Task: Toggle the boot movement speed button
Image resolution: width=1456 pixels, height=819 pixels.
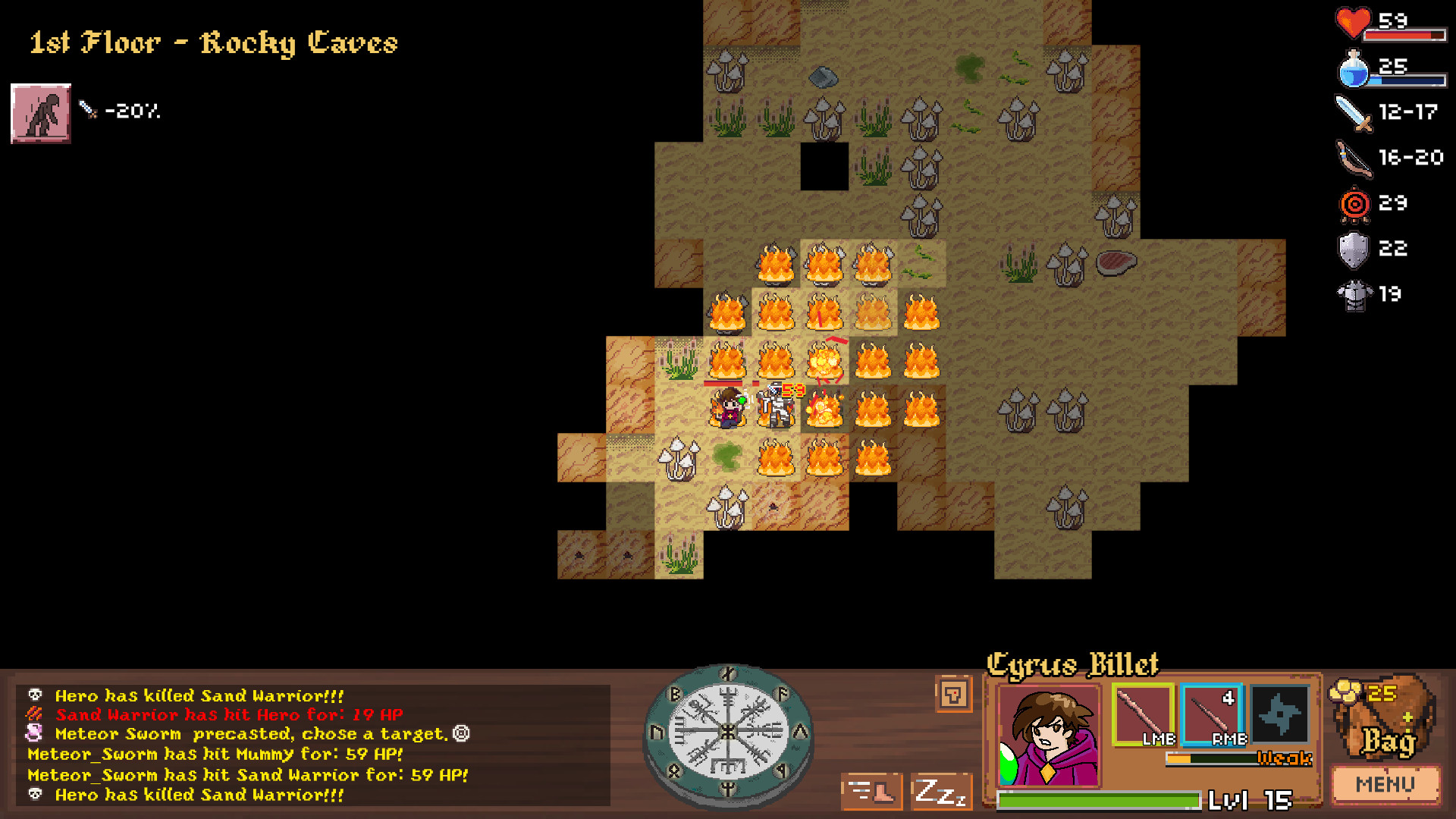Action: click(x=871, y=791)
